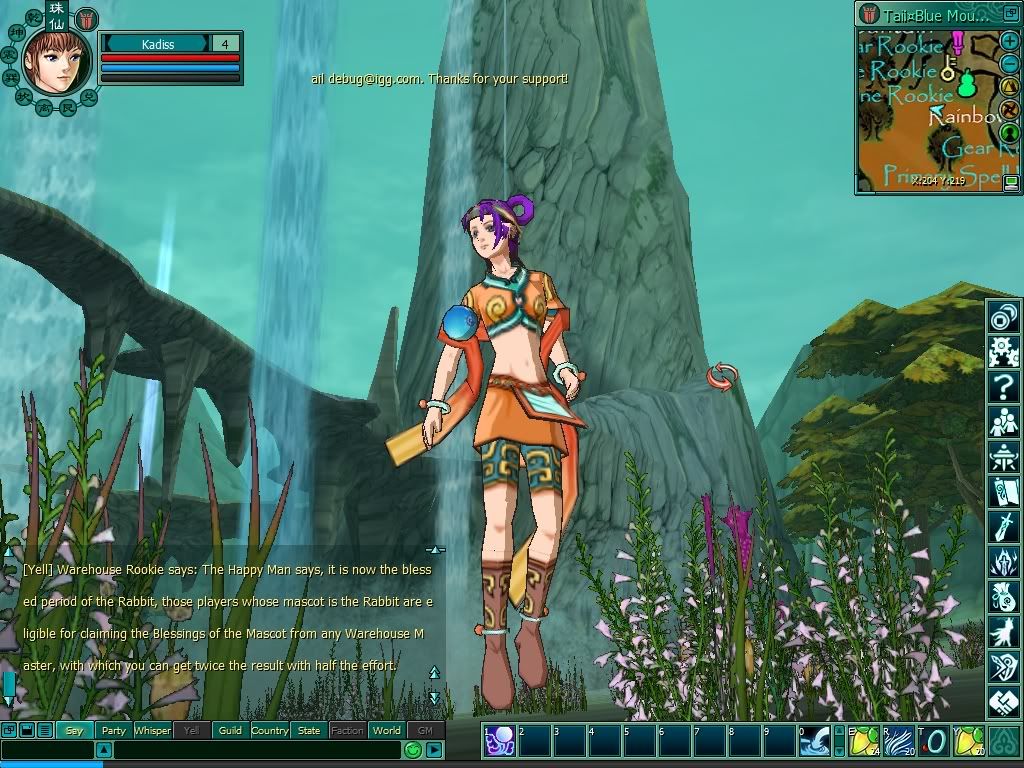
Task: Open the bag inventory pouch icon
Action: pos(1003,596)
